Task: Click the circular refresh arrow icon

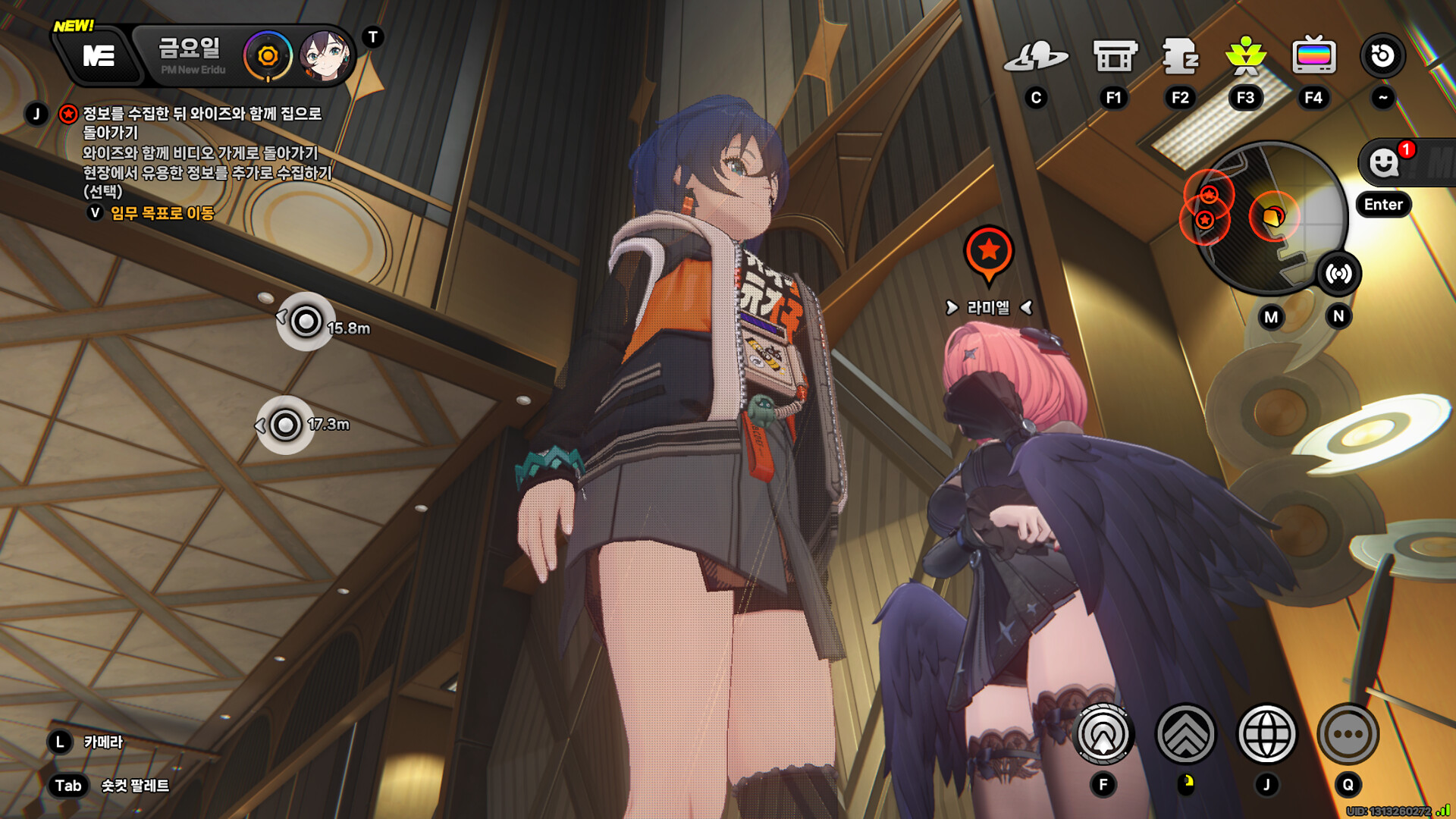Action: 1382,55
